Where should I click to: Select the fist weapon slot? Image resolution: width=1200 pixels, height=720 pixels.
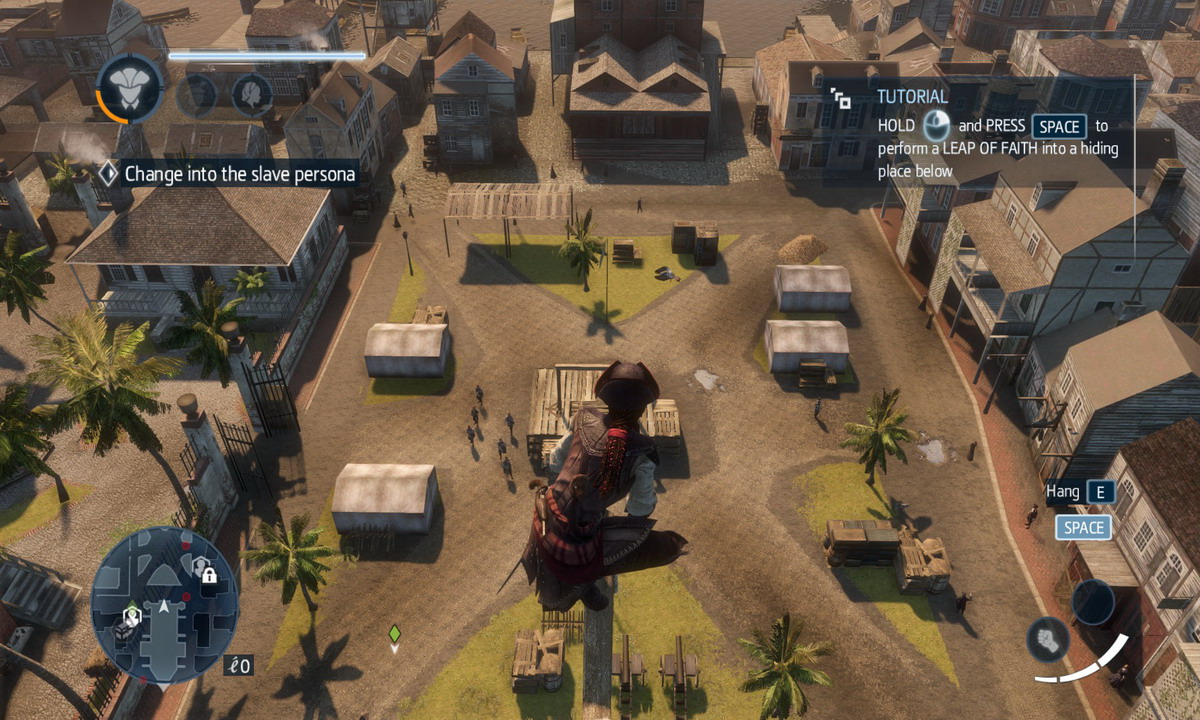click(1048, 639)
